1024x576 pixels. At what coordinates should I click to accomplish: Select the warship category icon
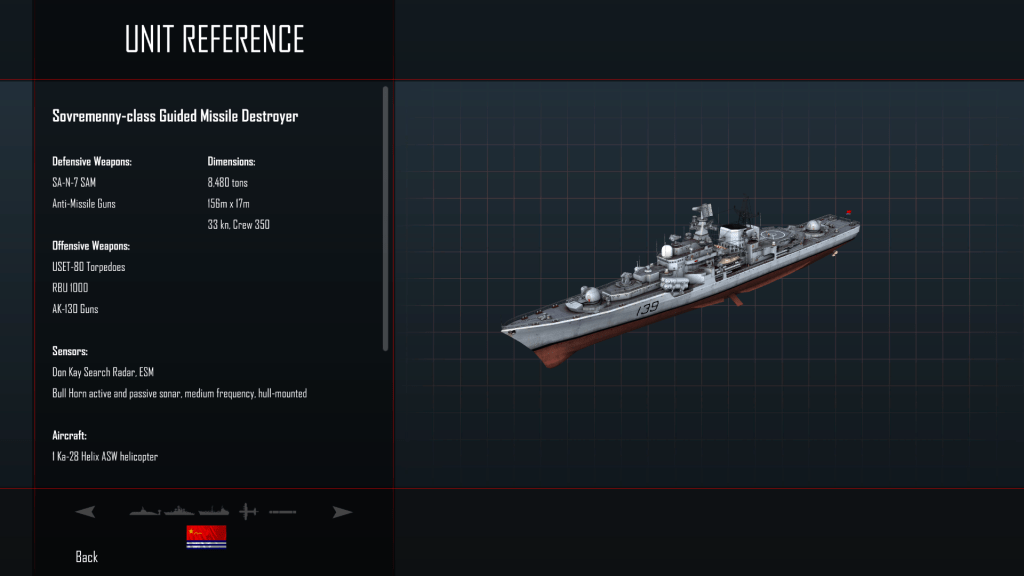pos(180,512)
